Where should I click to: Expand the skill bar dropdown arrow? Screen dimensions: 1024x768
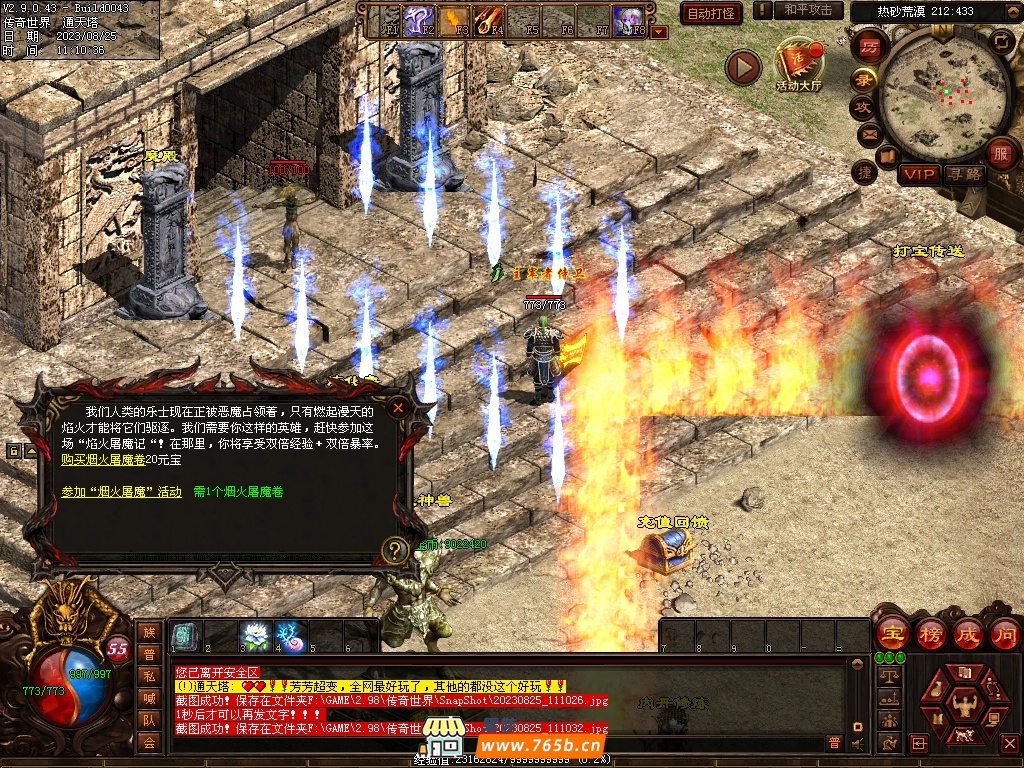pos(659,32)
